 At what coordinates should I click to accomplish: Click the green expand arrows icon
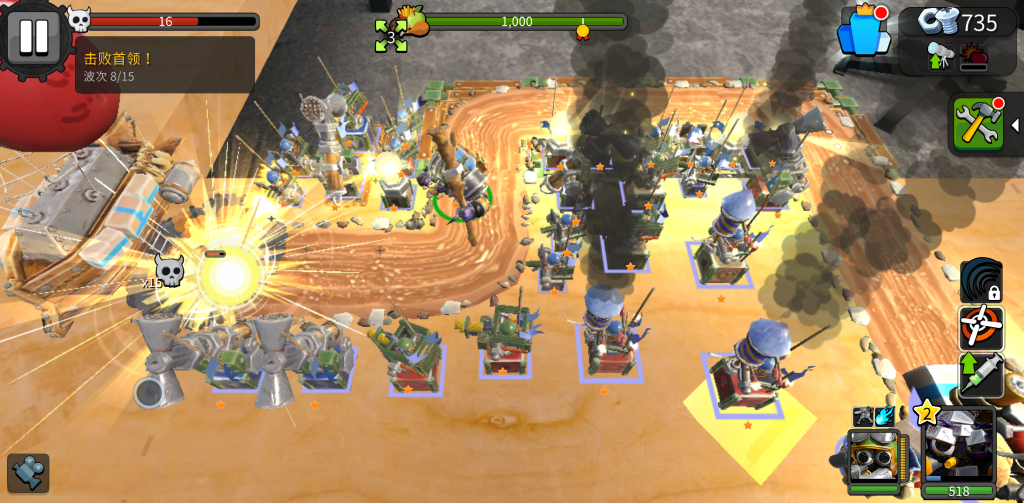[x=390, y=36]
